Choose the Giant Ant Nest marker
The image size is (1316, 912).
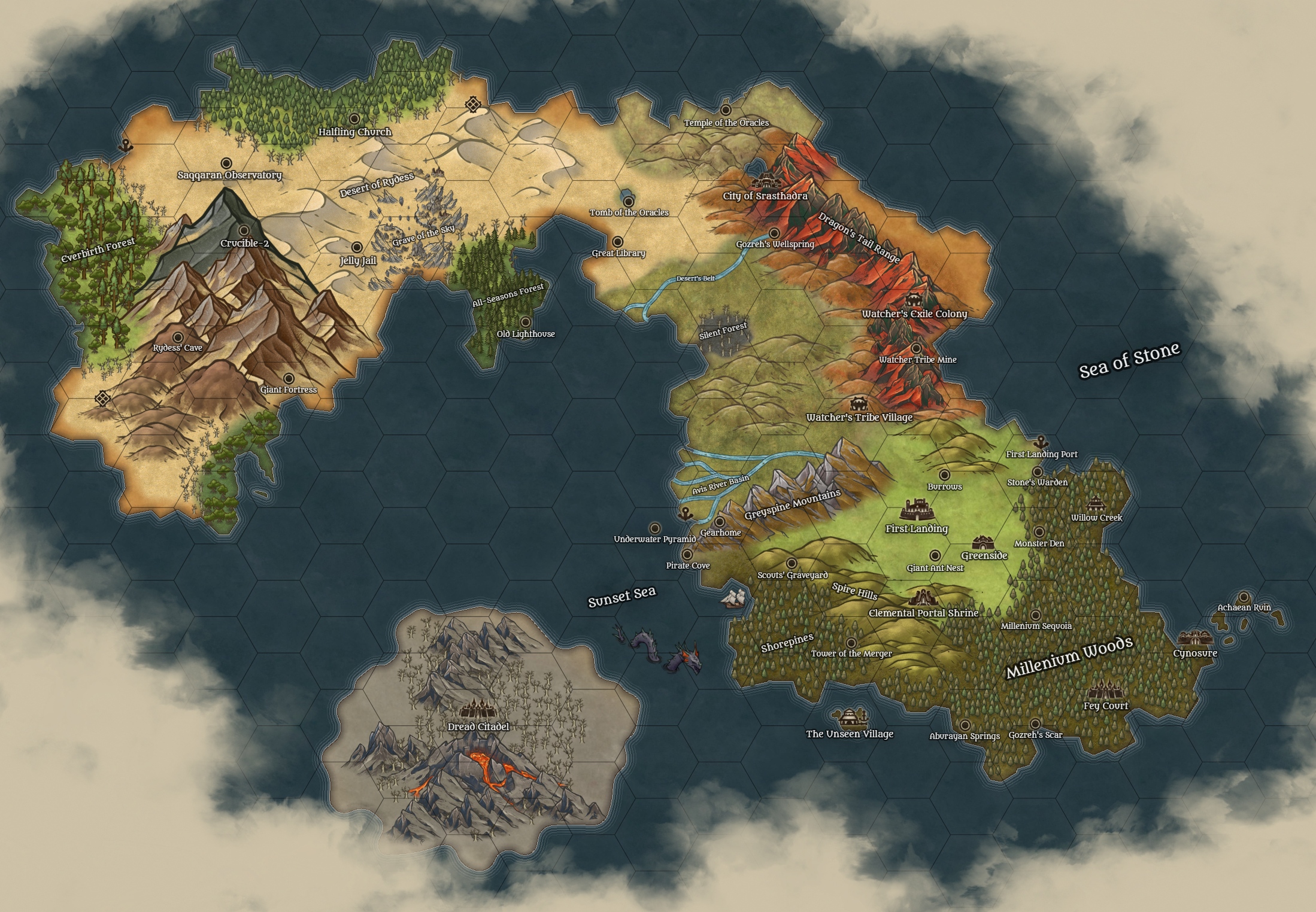(935, 556)
